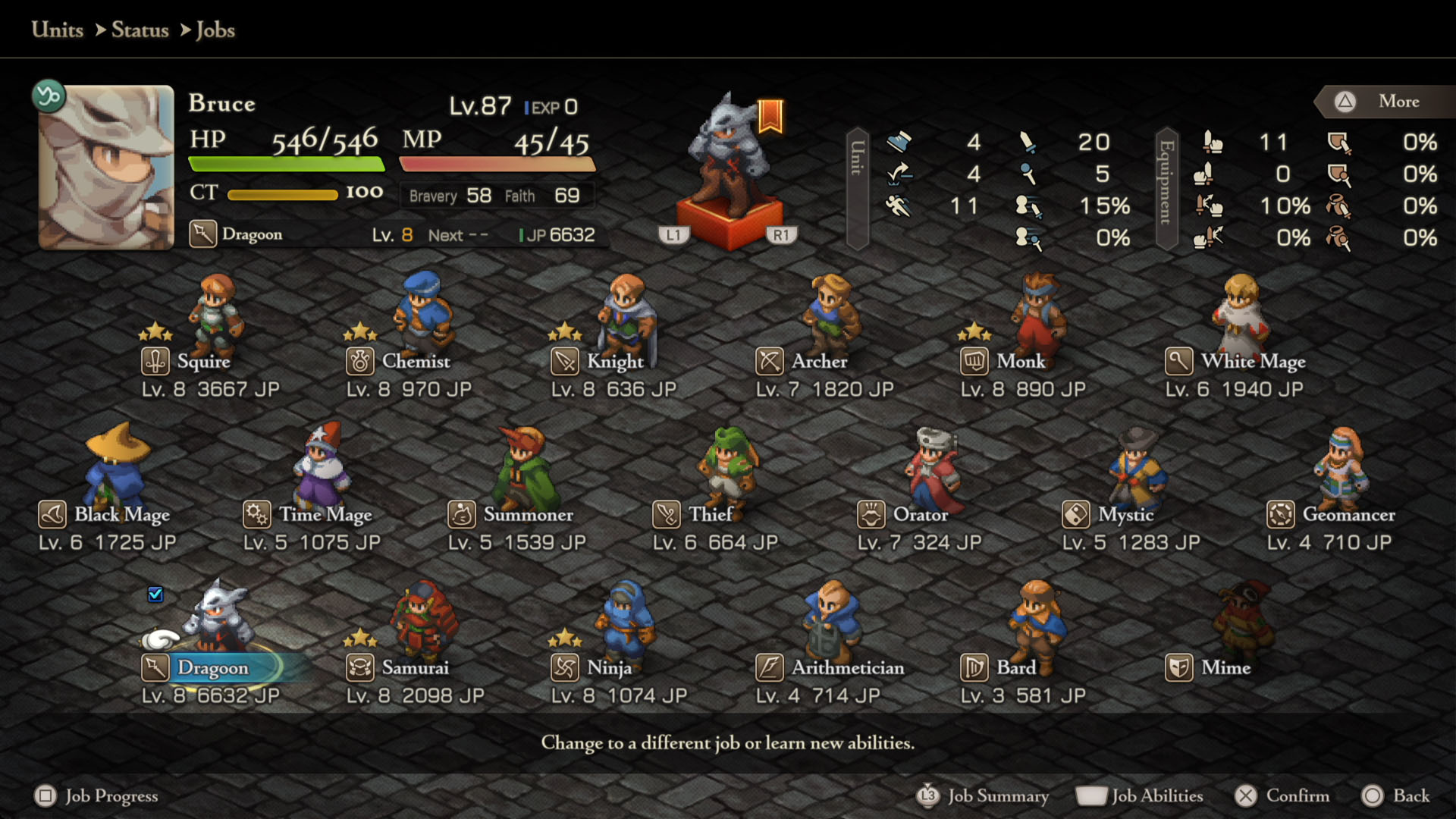Select the Squire job
The width and height of the screenshot is (1456, 819).
203,362
